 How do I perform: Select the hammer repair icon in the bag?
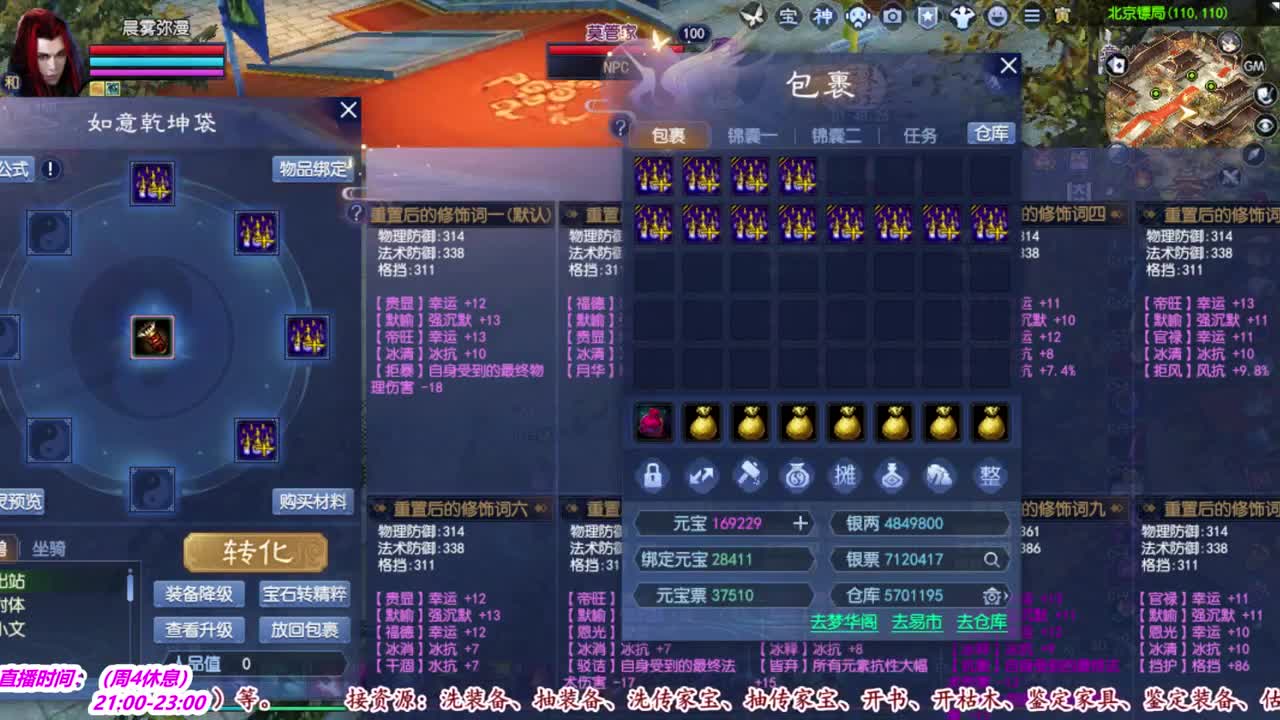750,476
